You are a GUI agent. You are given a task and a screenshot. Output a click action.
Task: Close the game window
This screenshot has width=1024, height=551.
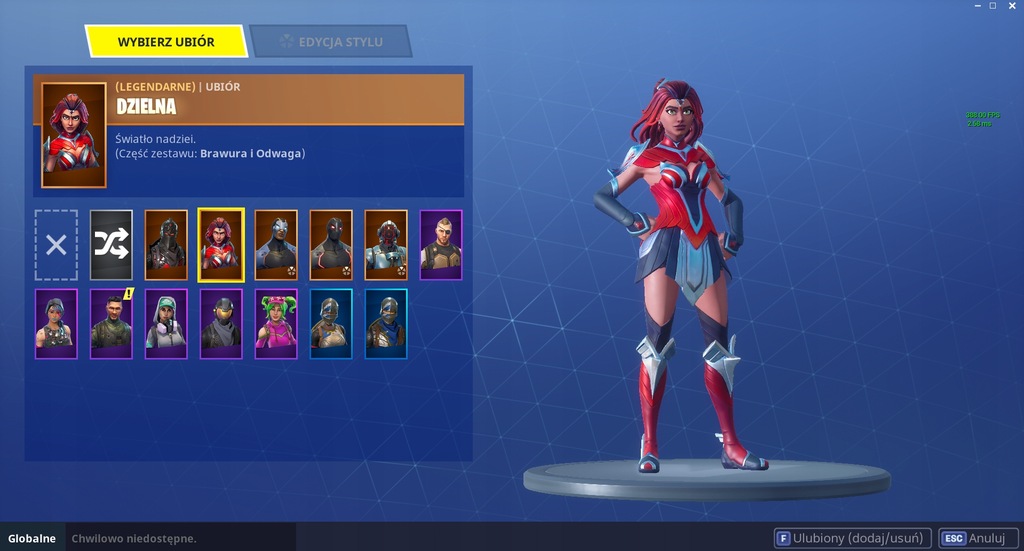pyautogui.click(x=1011, y=6)
